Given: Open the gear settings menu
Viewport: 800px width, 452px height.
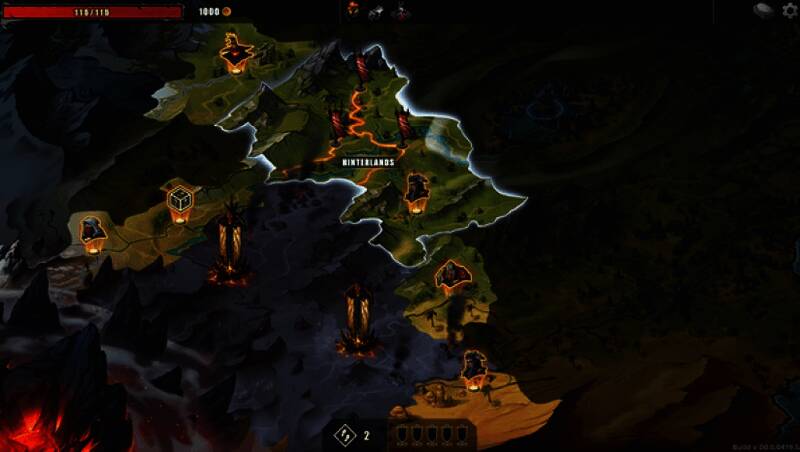Looking at the screenshot, I should [789, 10].
